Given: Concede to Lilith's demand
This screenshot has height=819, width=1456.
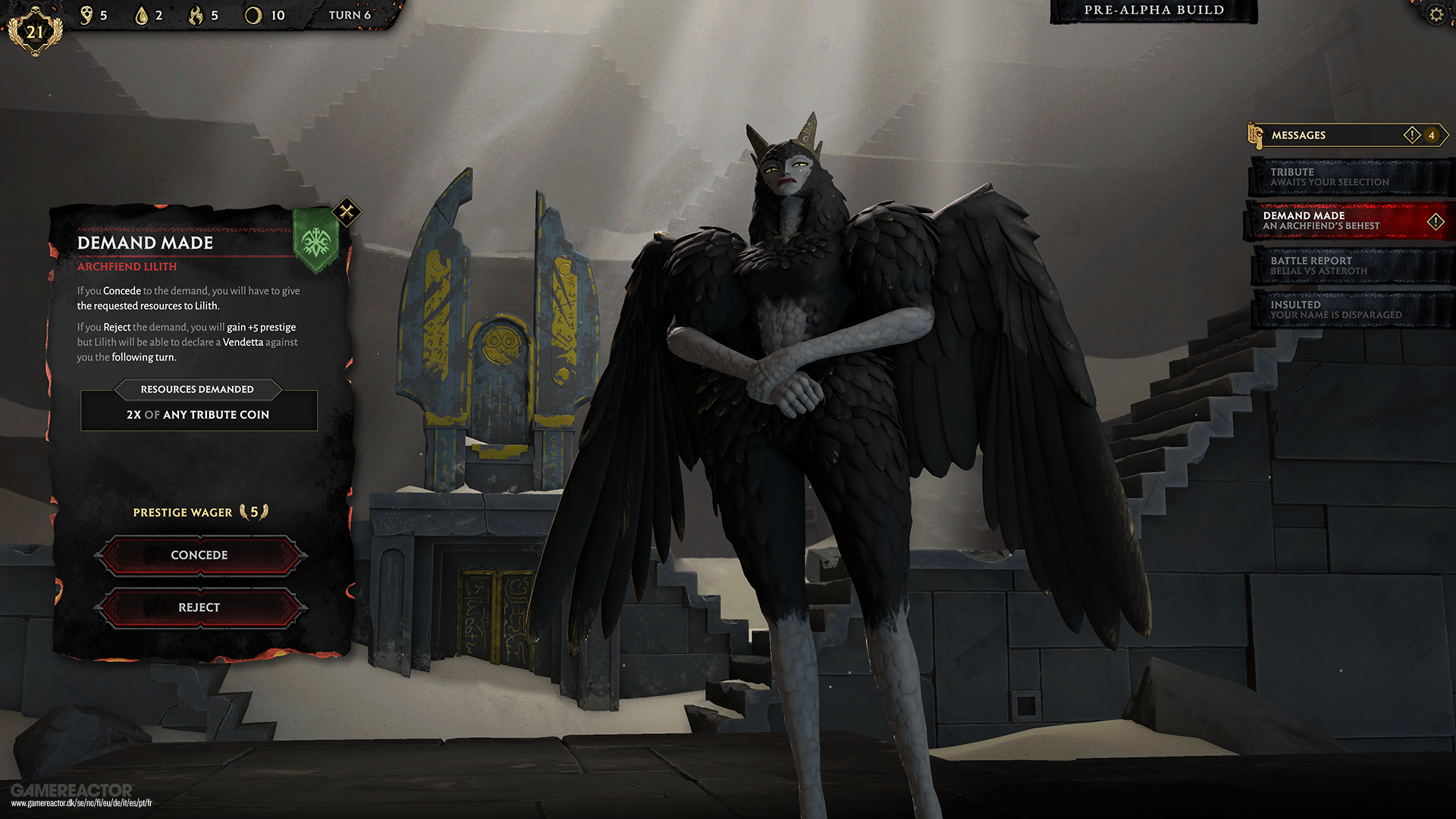Looking at the screenshot, I should pyautogui.click(x=199, y=555).
